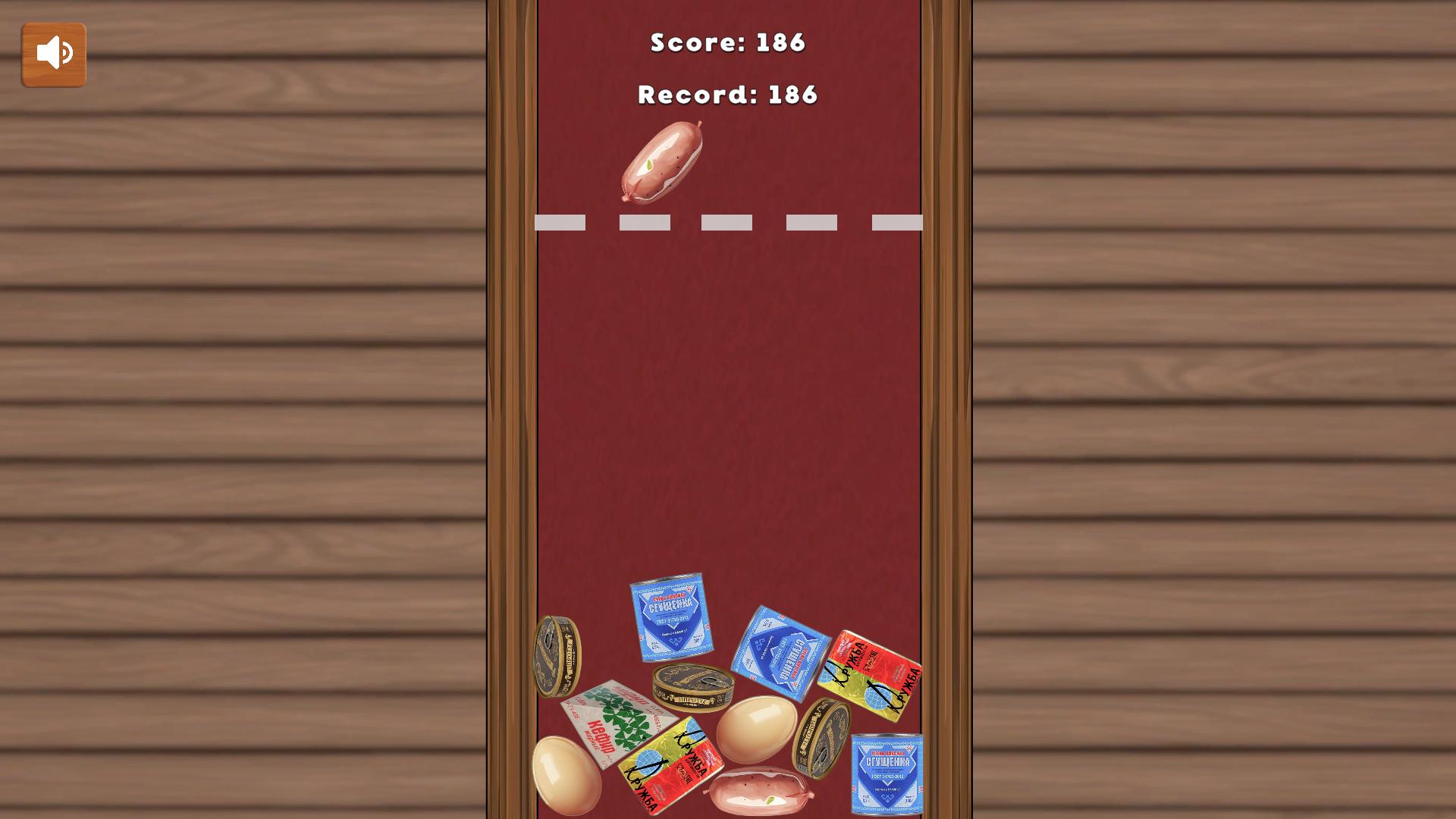Toggle the speaker audio button
The image size is (1456, 819).
[x=53, y=53]
